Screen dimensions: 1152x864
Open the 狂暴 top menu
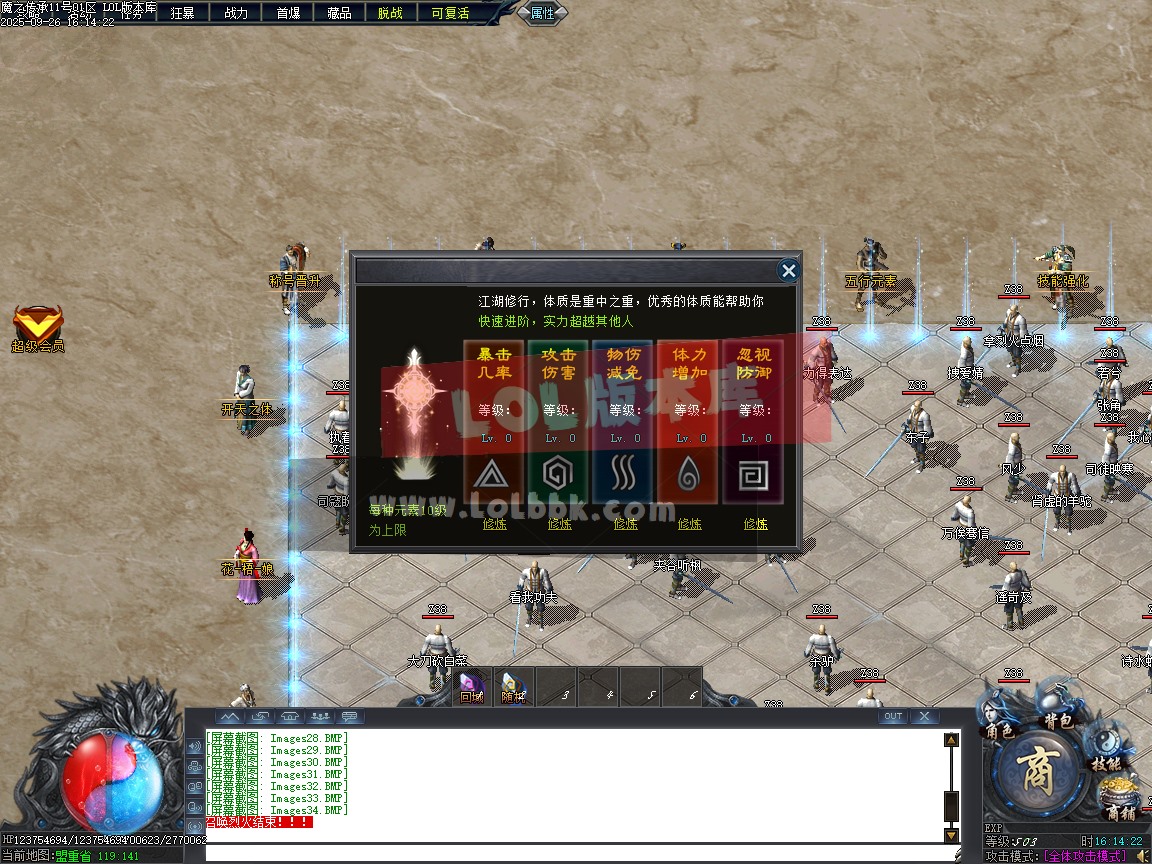[x=182, y=13]
